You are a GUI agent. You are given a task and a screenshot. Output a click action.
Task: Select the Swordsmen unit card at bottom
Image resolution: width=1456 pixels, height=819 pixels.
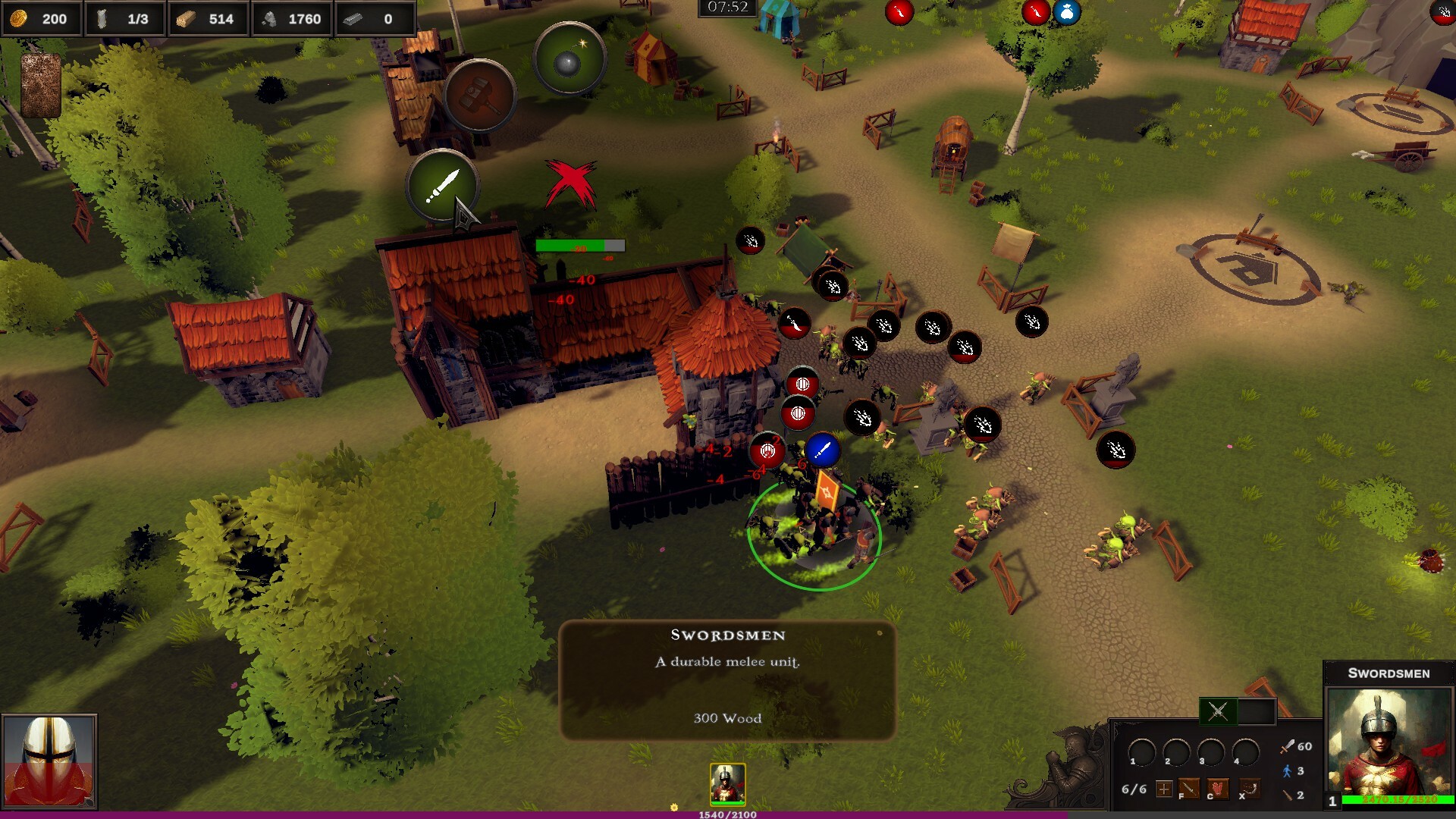click(727, 783)
